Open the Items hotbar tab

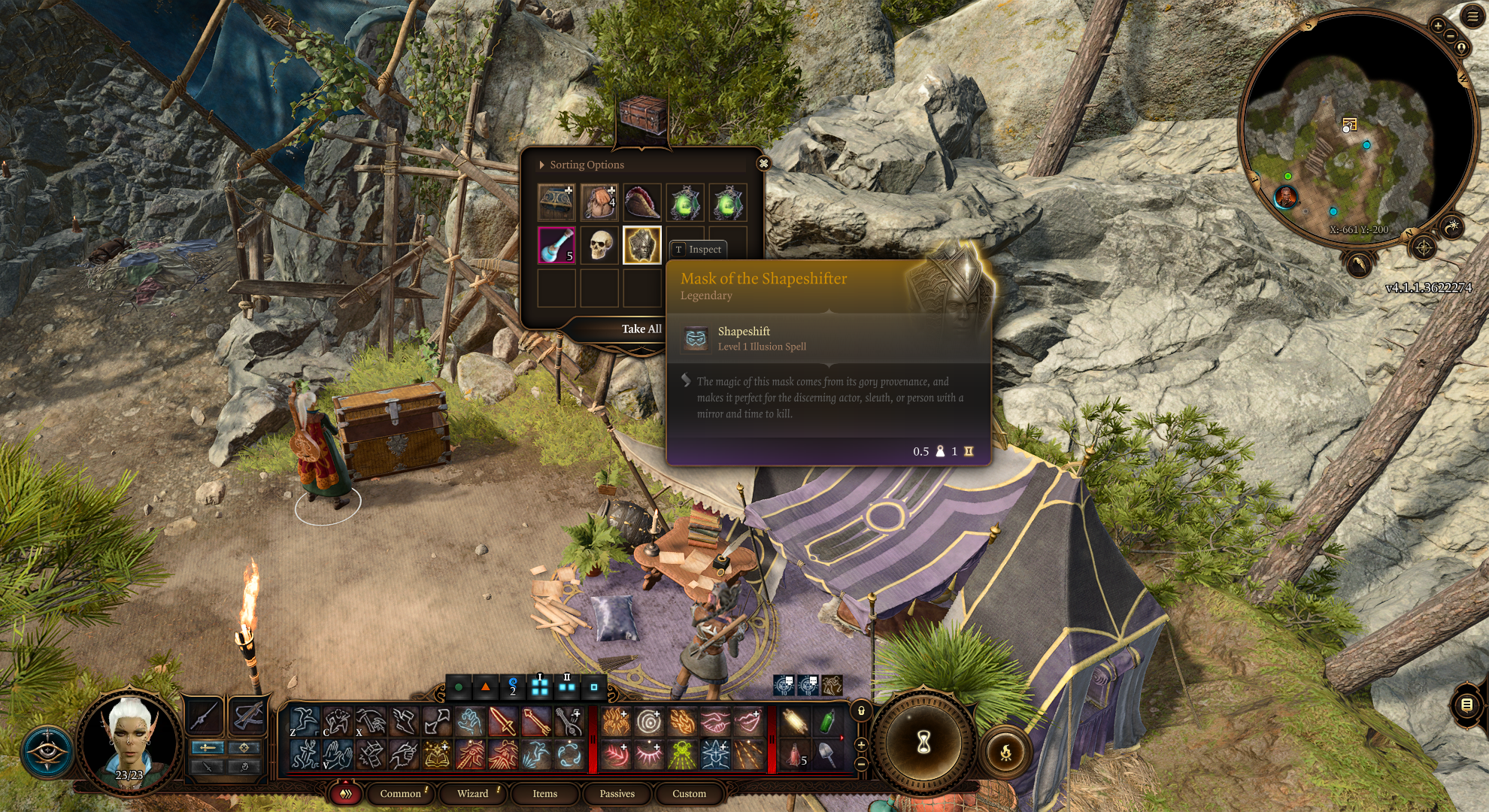[x=544, y=793]
